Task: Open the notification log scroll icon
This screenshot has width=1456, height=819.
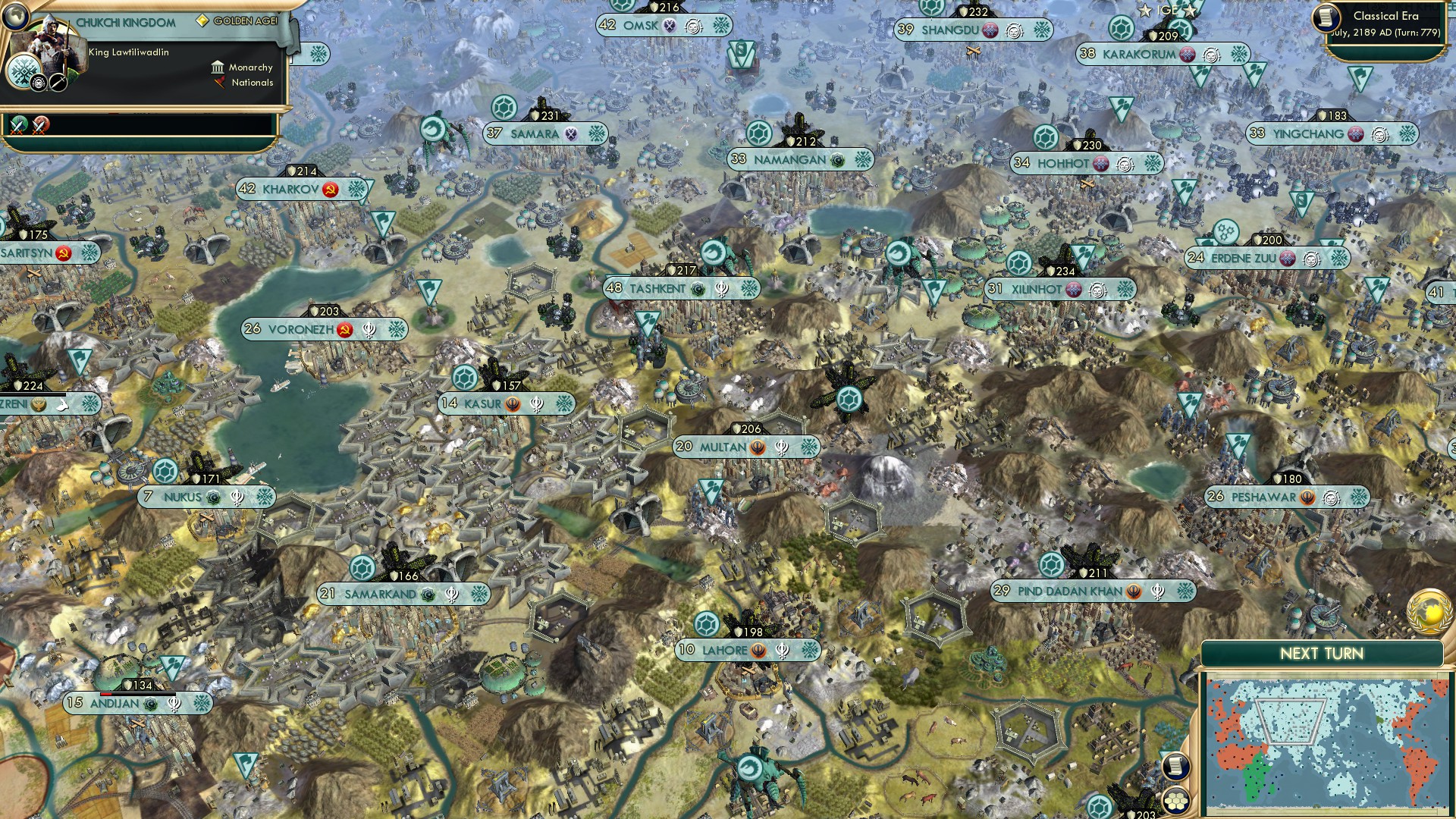Action: 1175,767
